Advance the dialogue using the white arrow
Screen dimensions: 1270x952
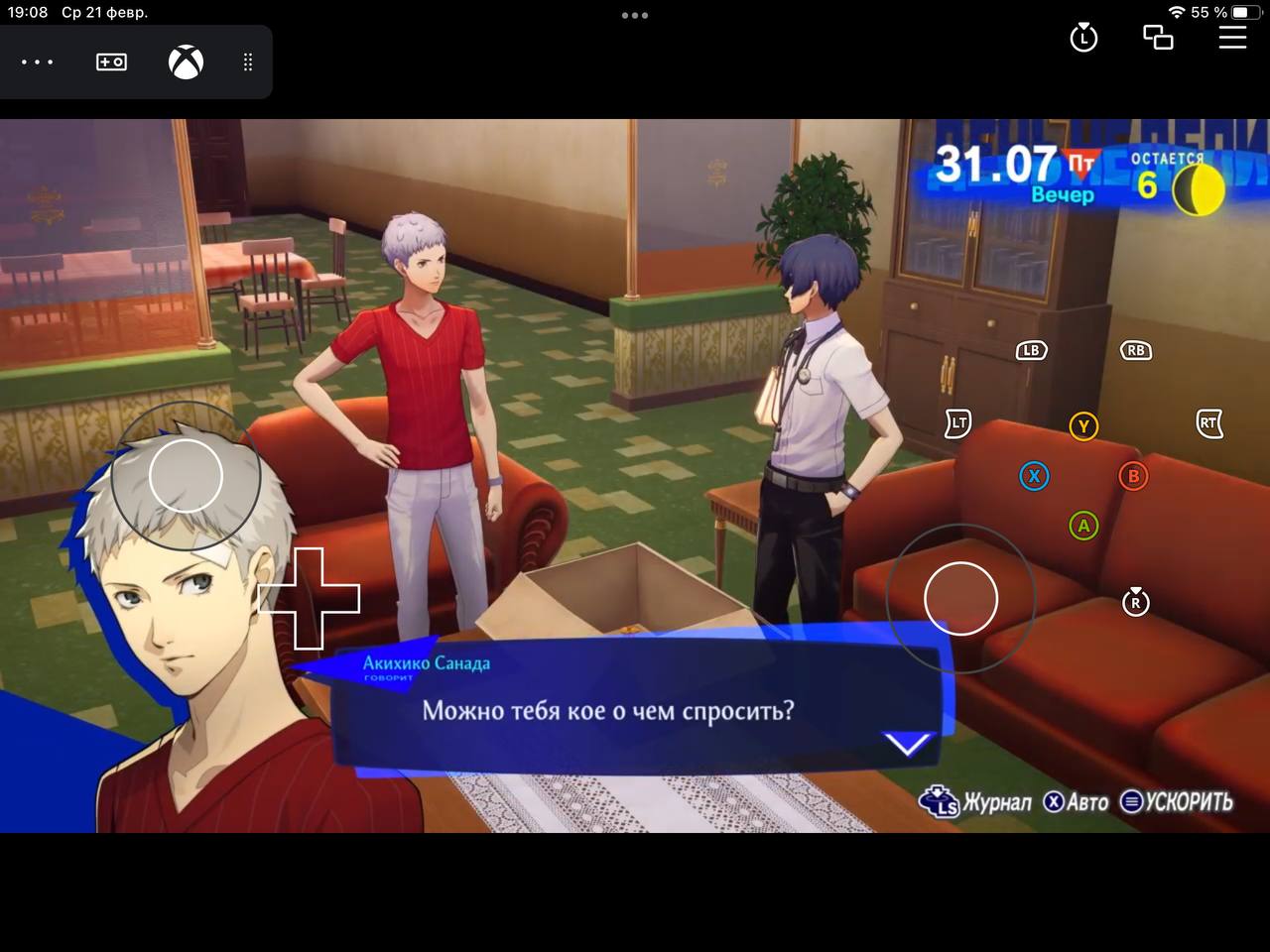pyautogui.click(x=909, y=744)
